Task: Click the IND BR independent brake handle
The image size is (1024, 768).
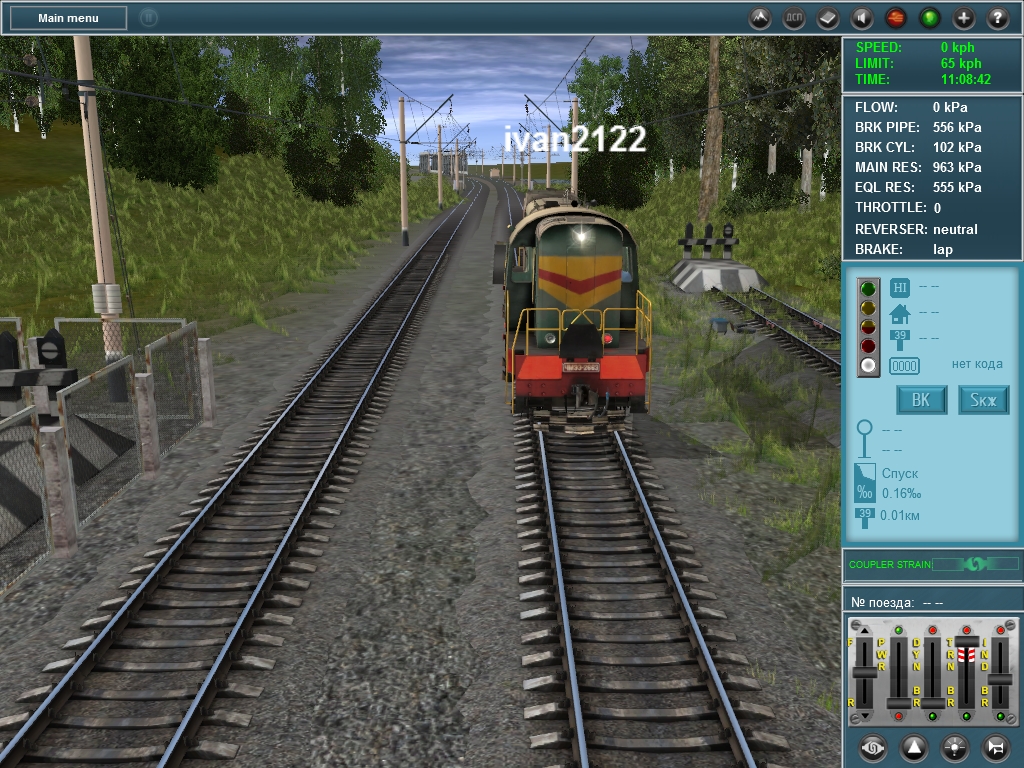Action: 1000,679
